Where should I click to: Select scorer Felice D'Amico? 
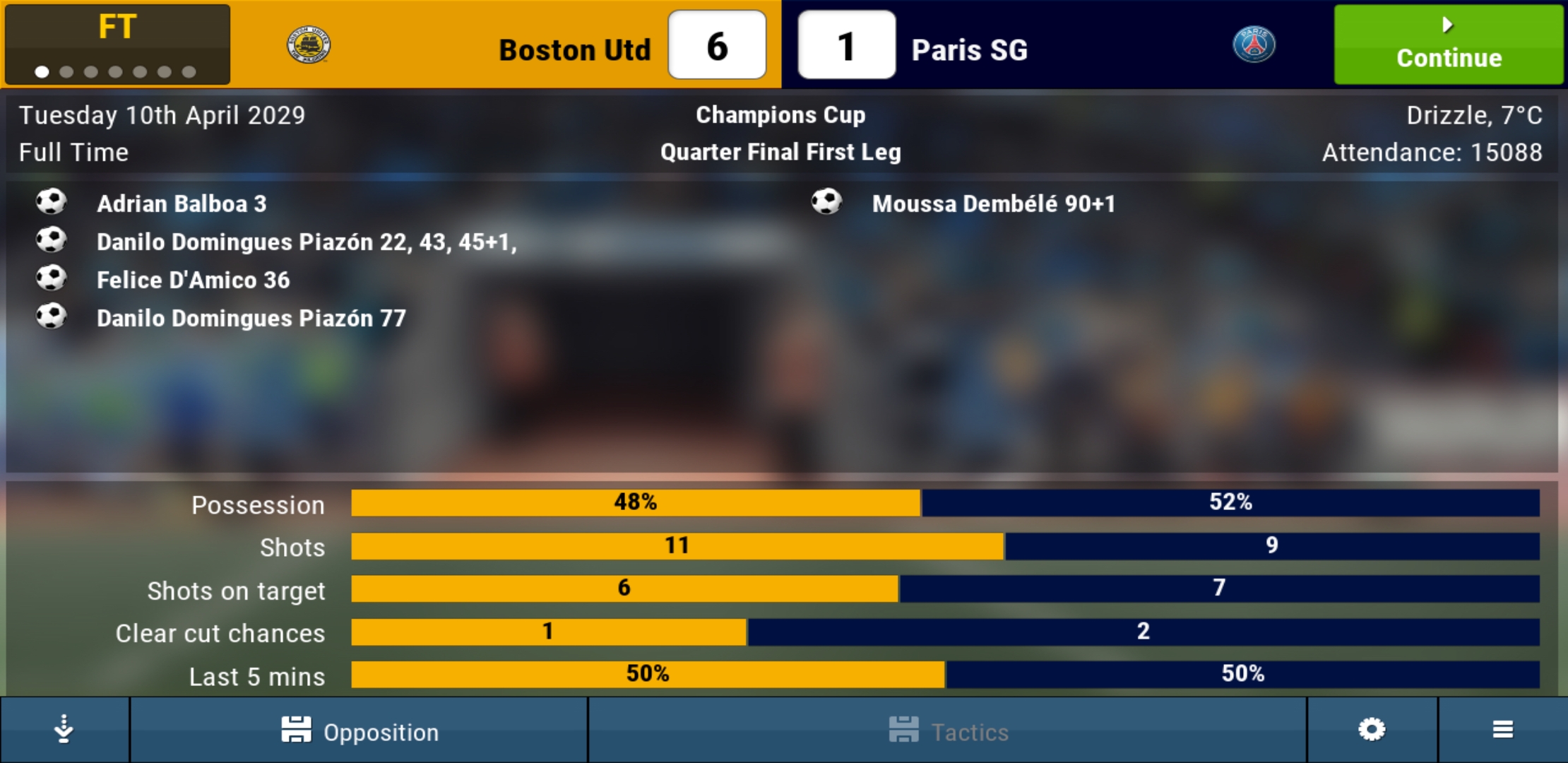coord(193,280)
